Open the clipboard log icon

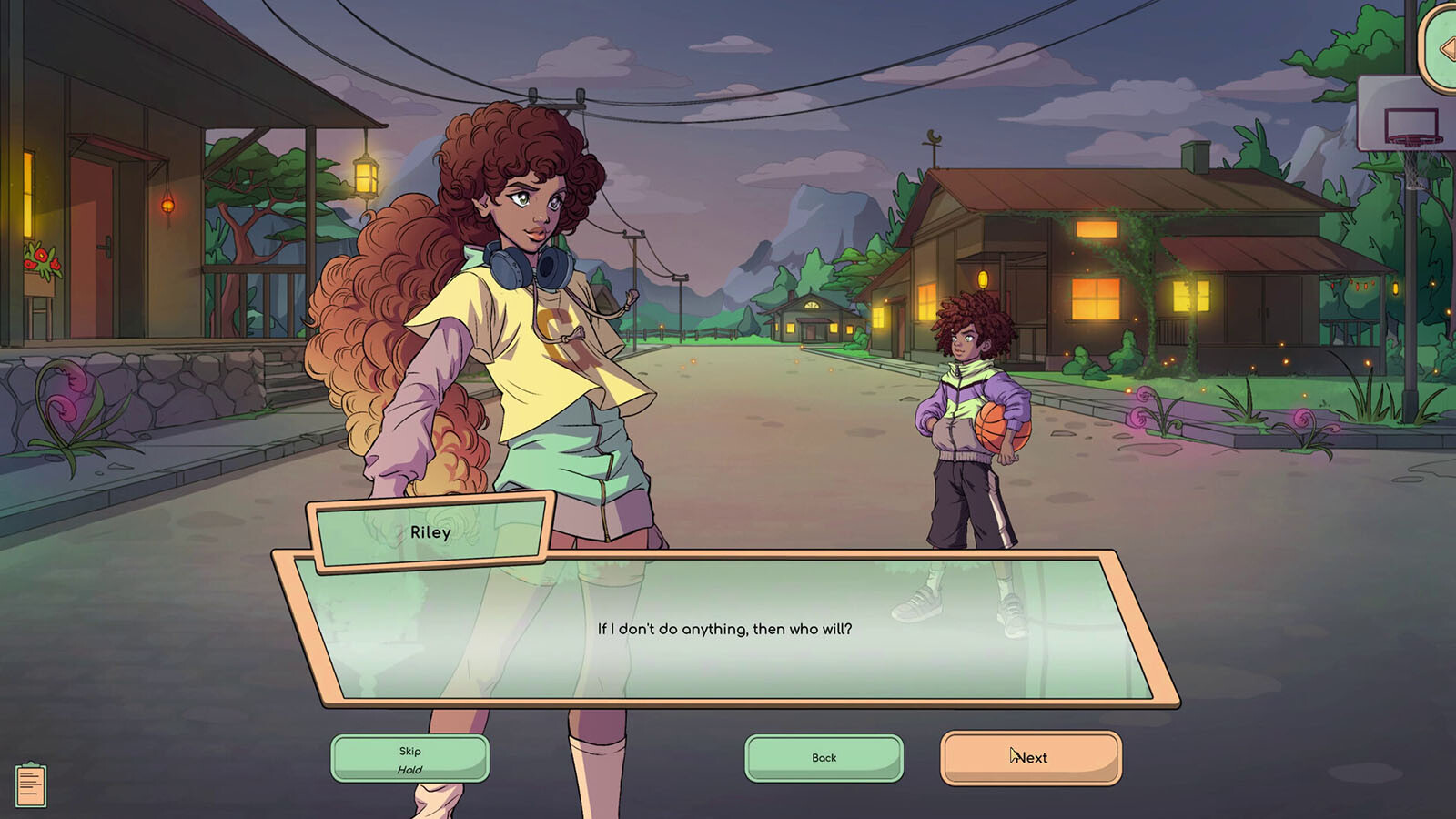pyautogui.click(x=31, y=785)
